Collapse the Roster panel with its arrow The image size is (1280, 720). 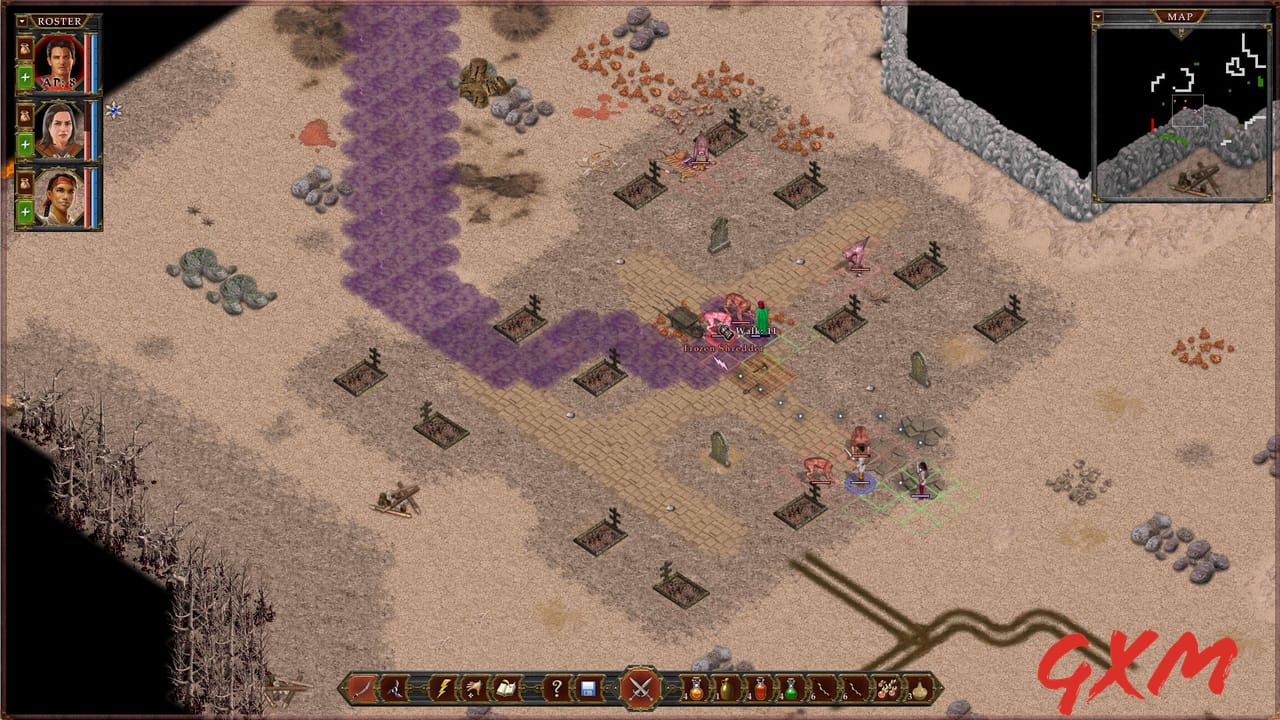click(22, 21)
